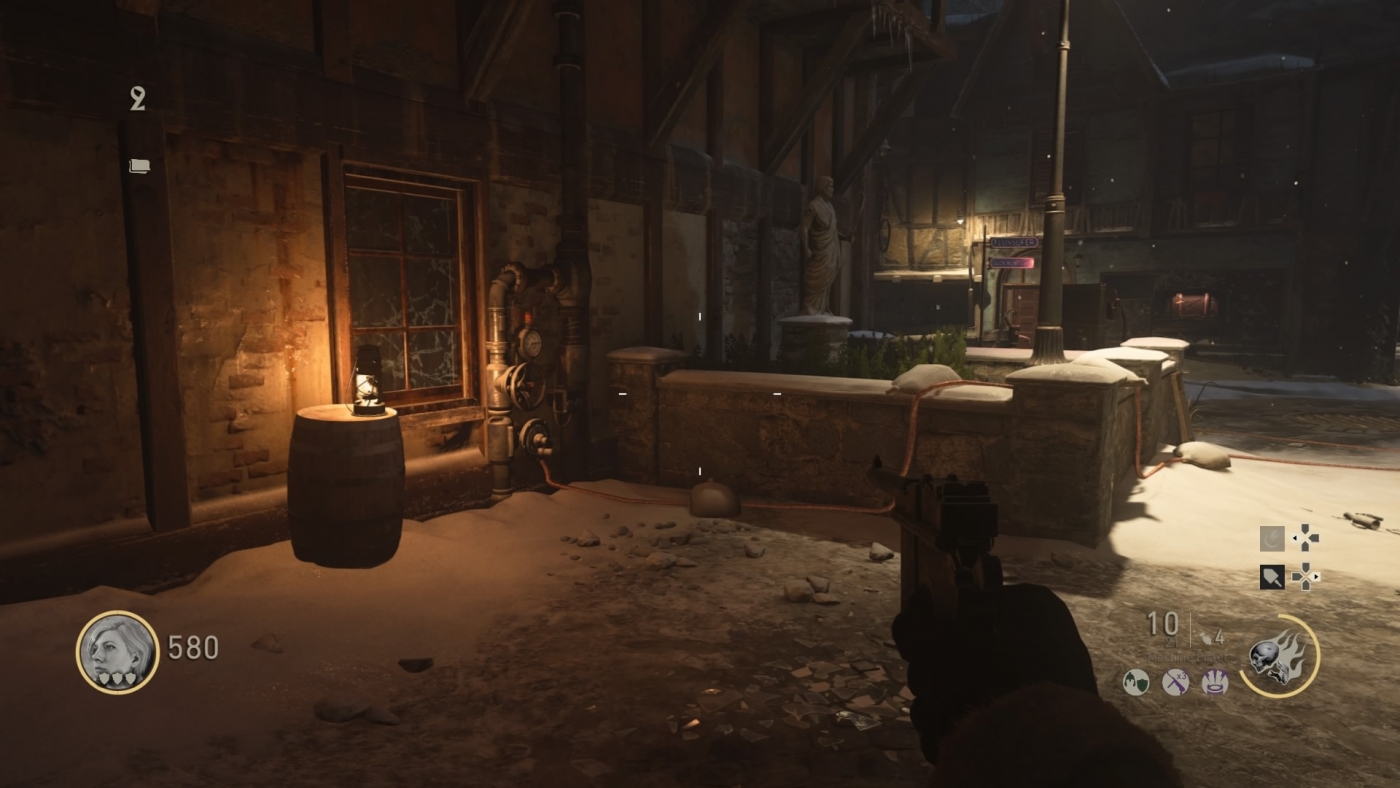1400x788 pixels.
Task: Click the round number 2 indicator
Action: [x=137, y=99]
